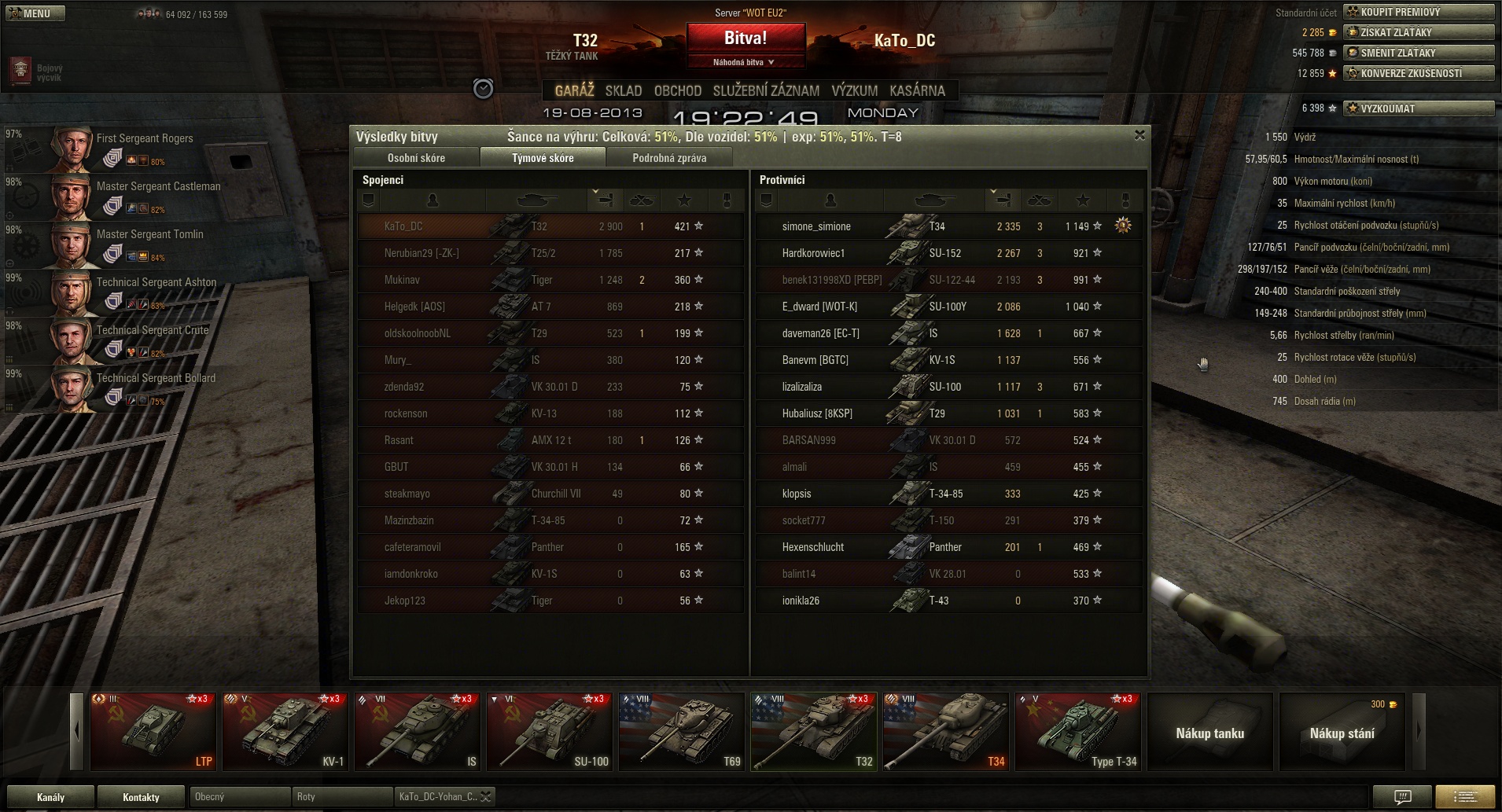Select the T69 tank in carousel

click(681, 731)
